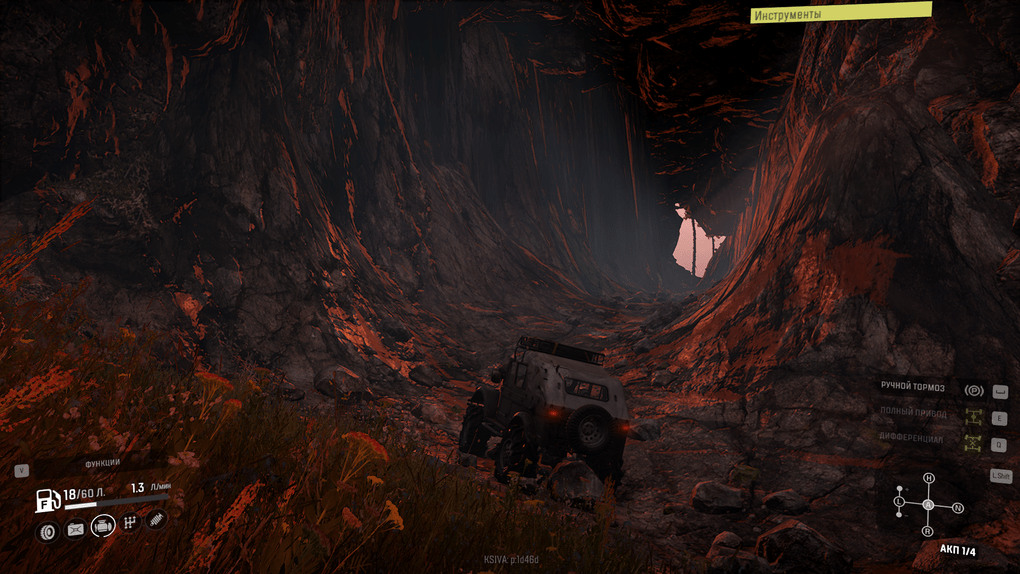Shift to the N neutral gear
Viewport: 1020px width, 574px height.
958,508
